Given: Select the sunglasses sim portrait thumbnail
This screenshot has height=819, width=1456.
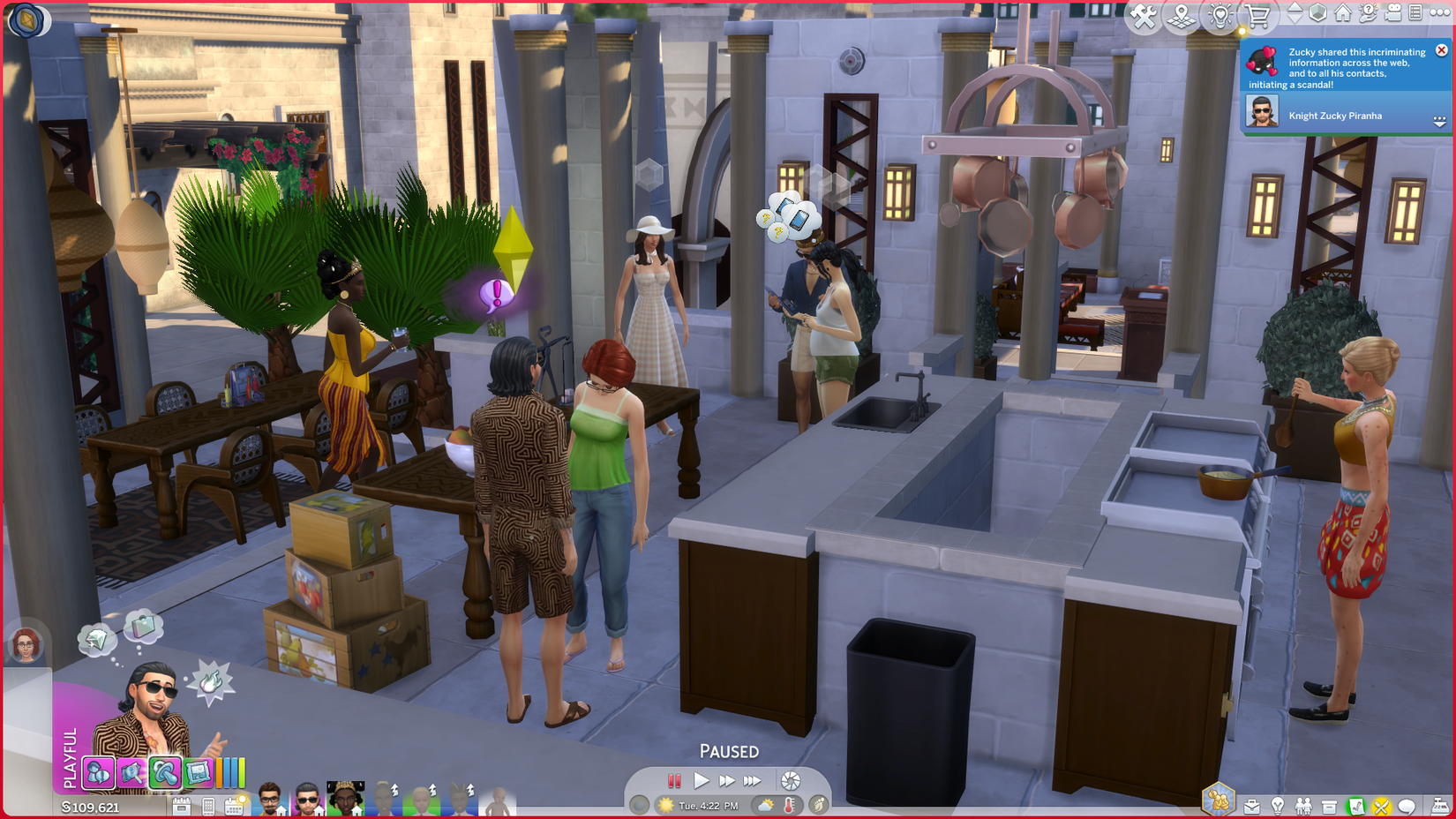Looking at the screenshot, I should coord(307,800).
